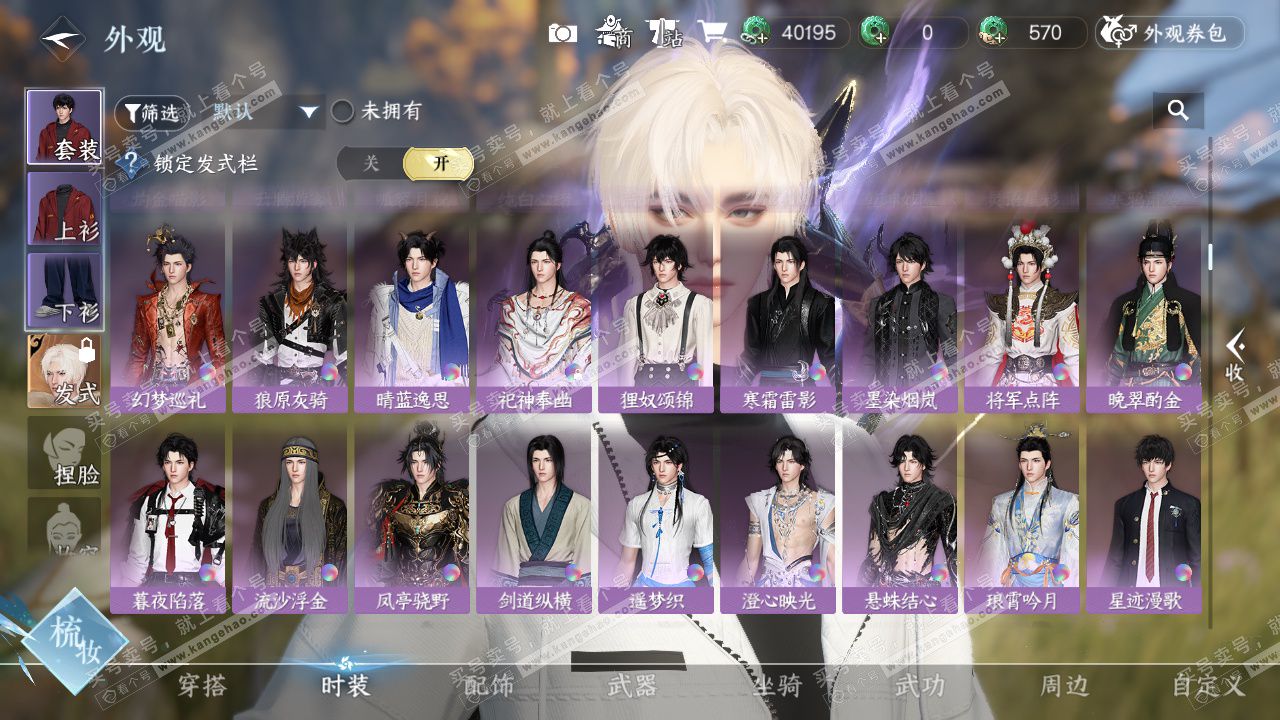Viewport: 1280px width, 720px height.
Task: Open the 捏脸 face customization category
Action: [x=64, y=453]
